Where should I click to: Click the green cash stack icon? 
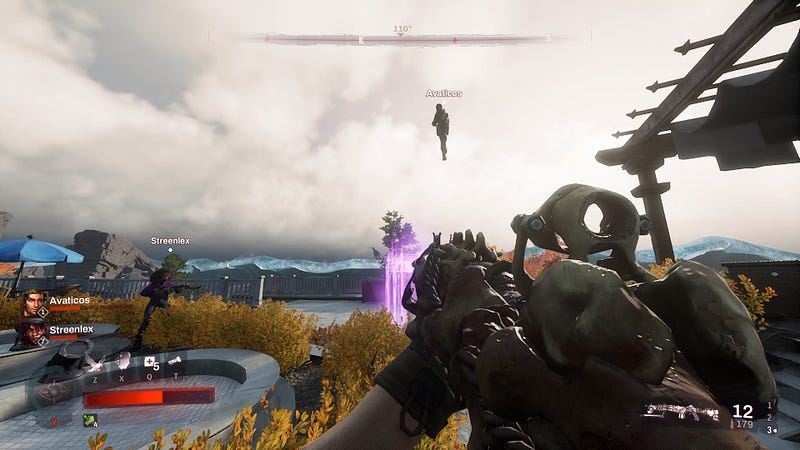(x=89, y=420)
